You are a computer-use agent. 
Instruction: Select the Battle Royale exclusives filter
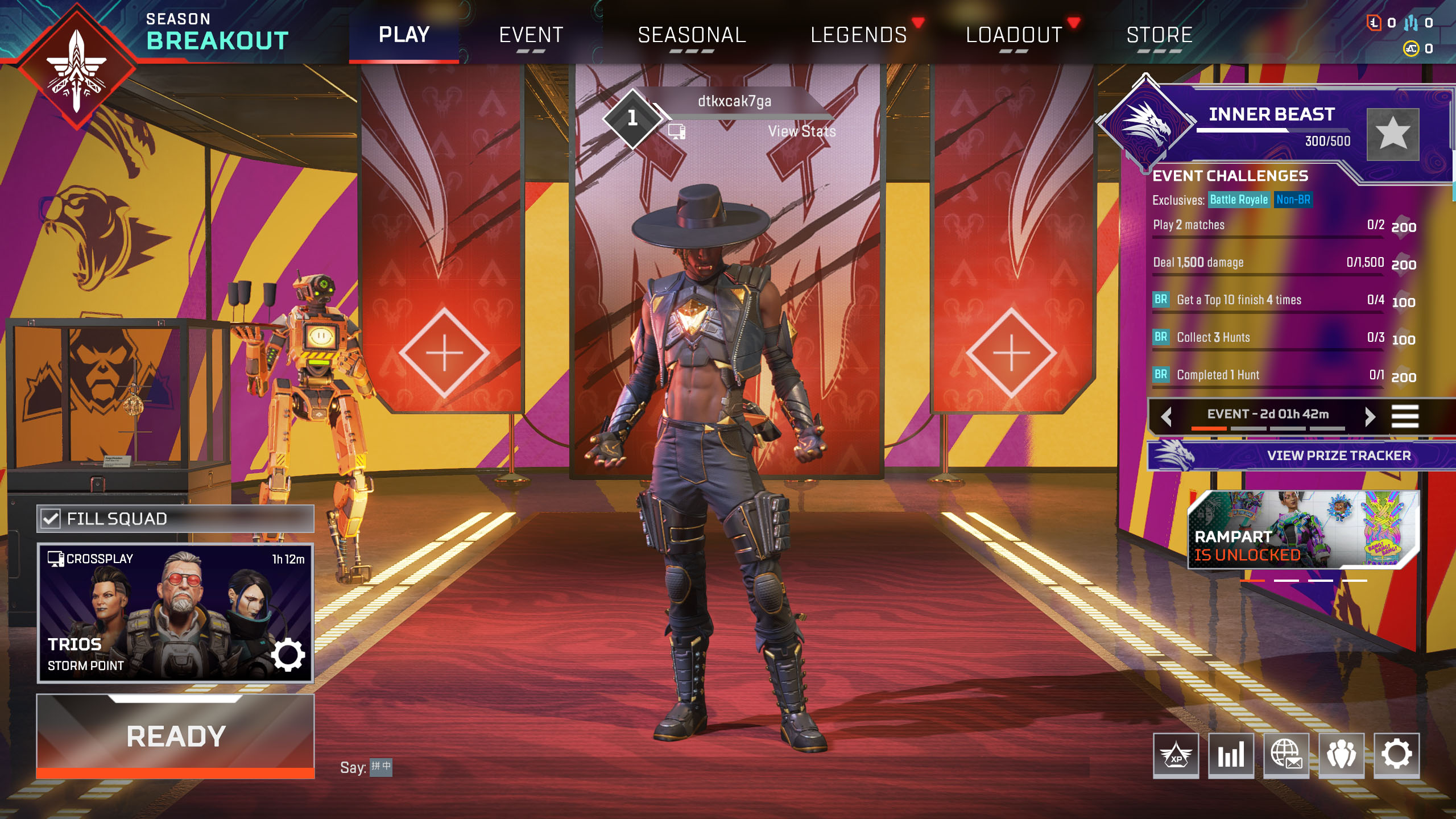(1240, 200)
